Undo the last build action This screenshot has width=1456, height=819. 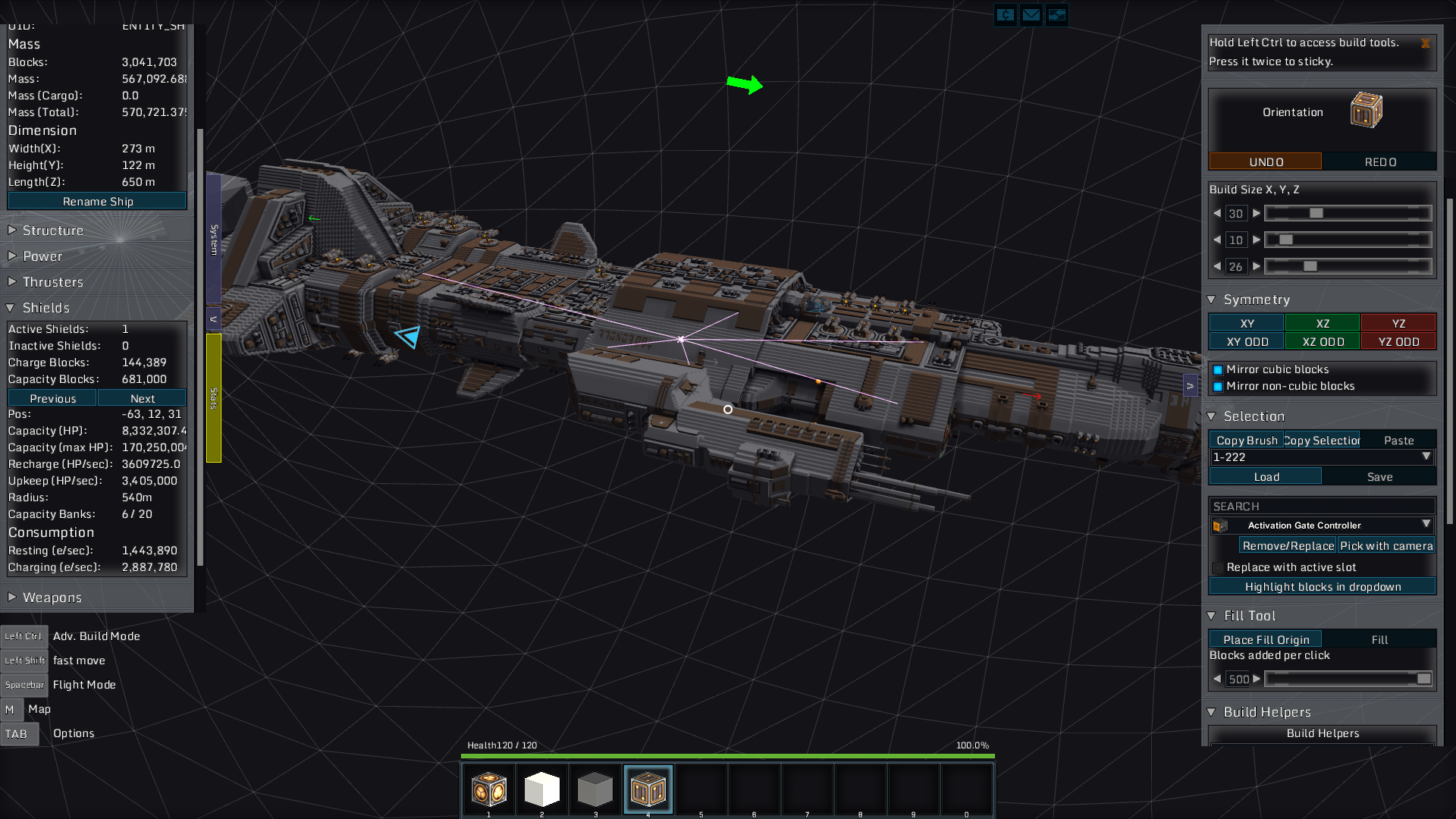click(x=1265, y=162)
